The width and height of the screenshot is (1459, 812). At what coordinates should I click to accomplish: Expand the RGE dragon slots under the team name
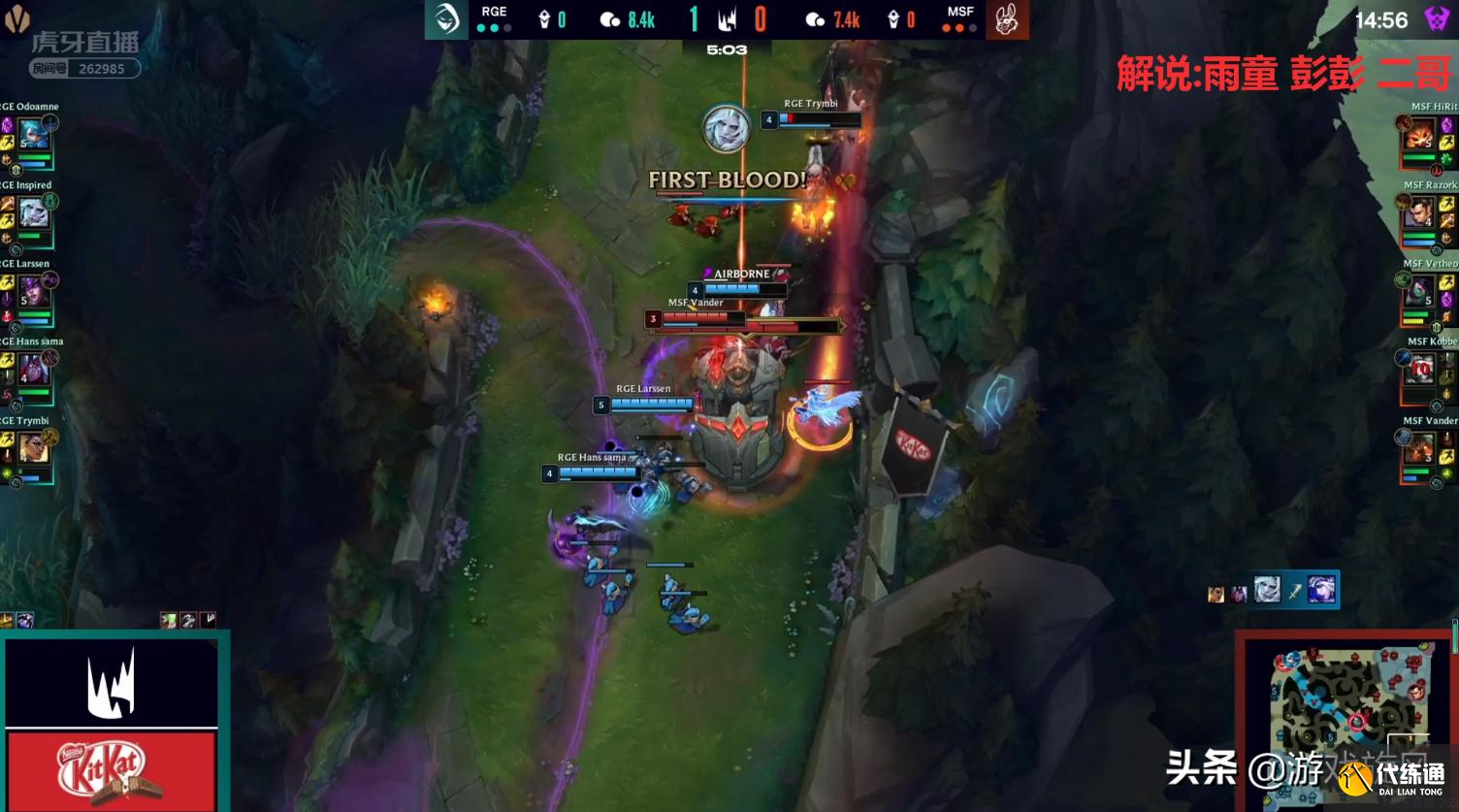(492, 27)
